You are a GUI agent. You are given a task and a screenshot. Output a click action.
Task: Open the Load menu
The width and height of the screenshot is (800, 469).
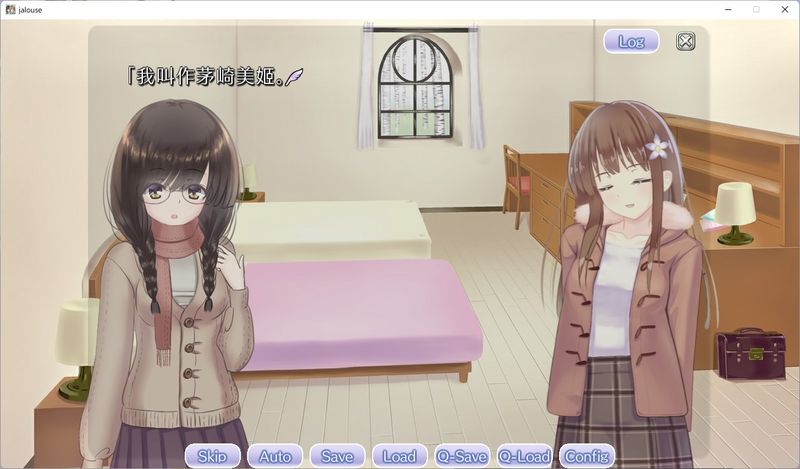click(399, 456)
